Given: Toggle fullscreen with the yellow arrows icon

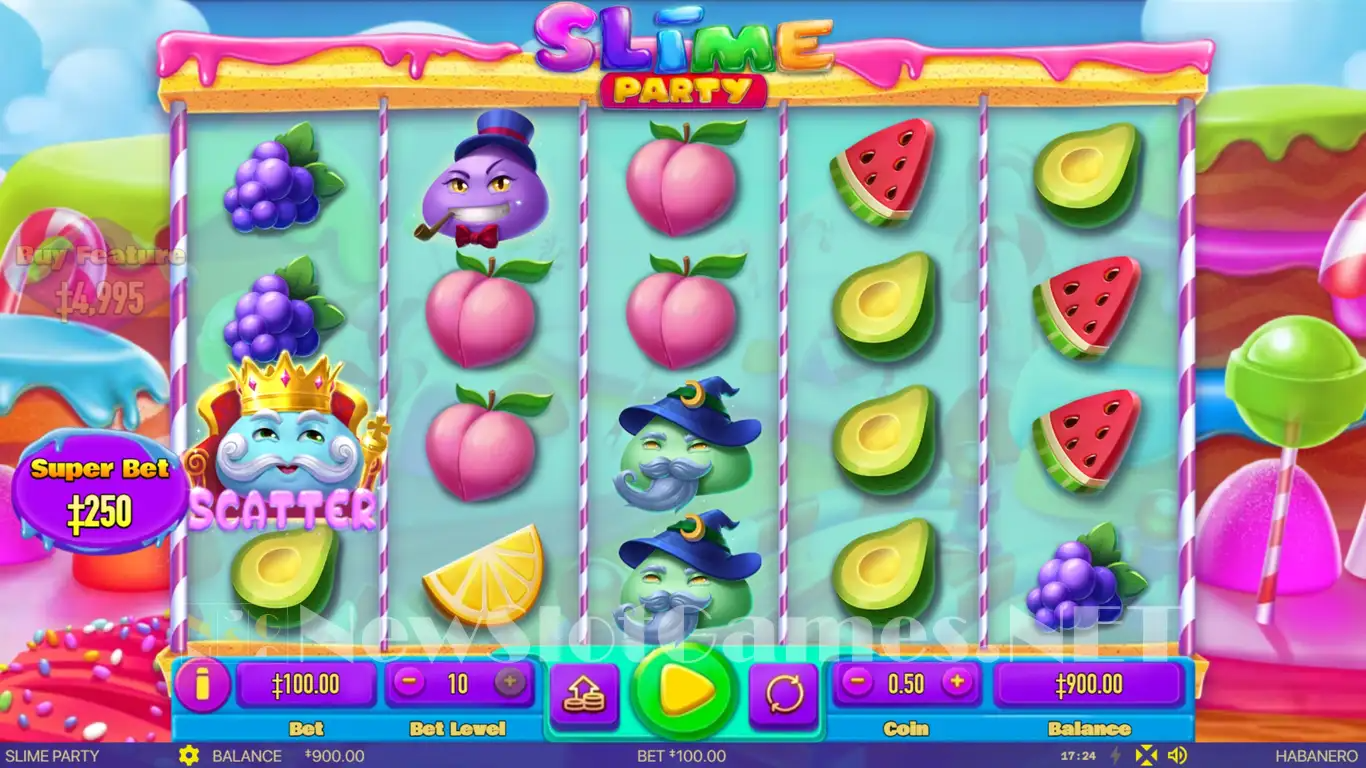Looking at the screenshot, I should [1148, 756].
